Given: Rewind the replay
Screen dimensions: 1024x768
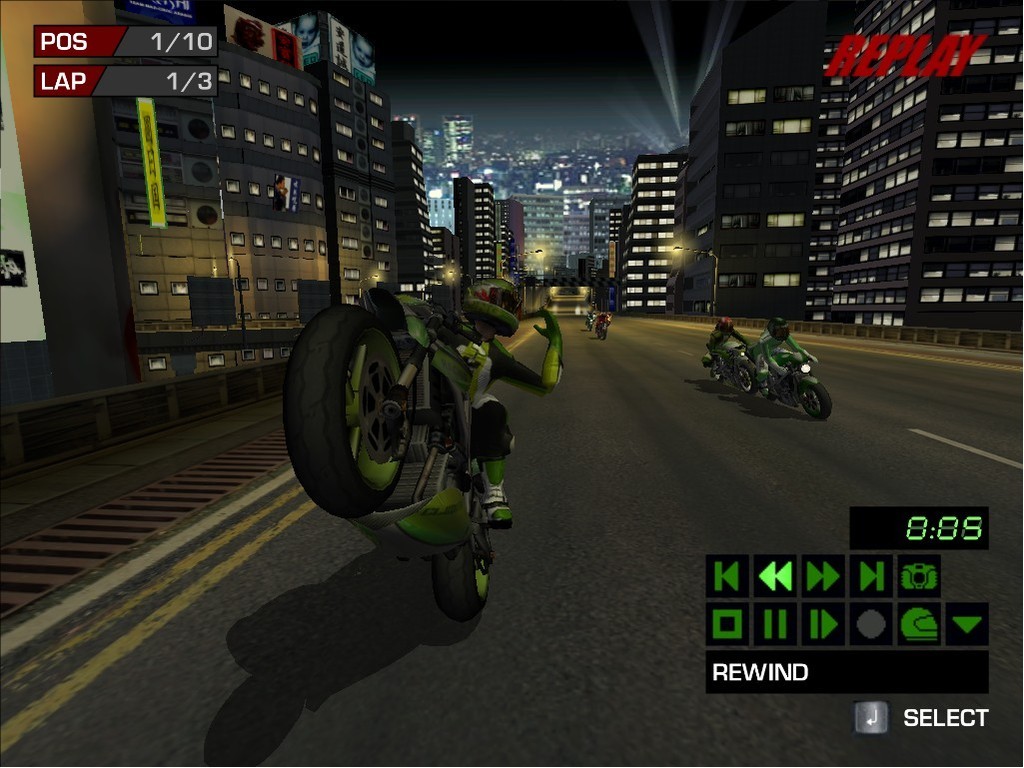Looking at the screenshot, I should (x=775, y=576).
